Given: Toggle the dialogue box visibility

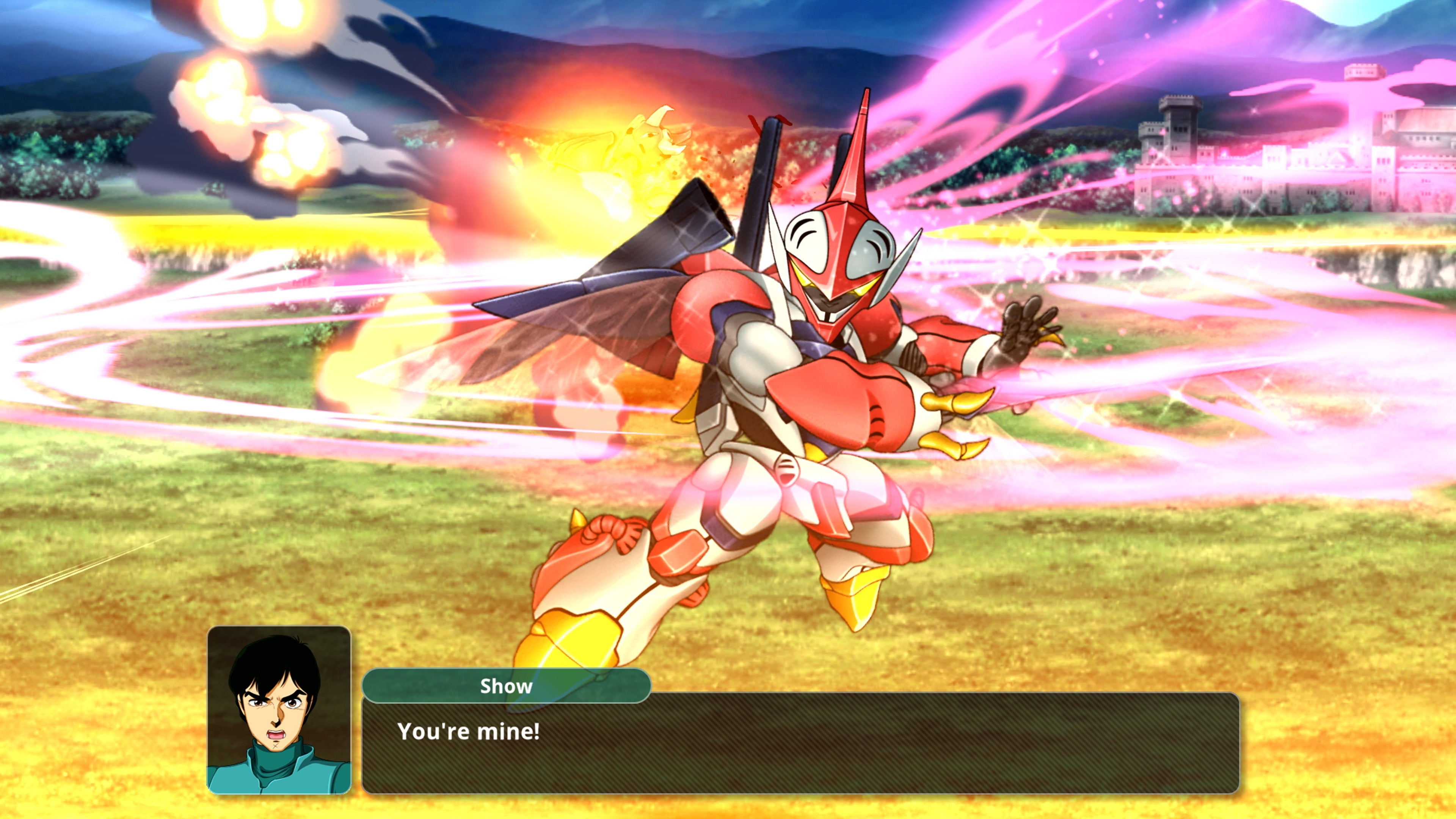Looking at the screenshot, I should 791,746.
